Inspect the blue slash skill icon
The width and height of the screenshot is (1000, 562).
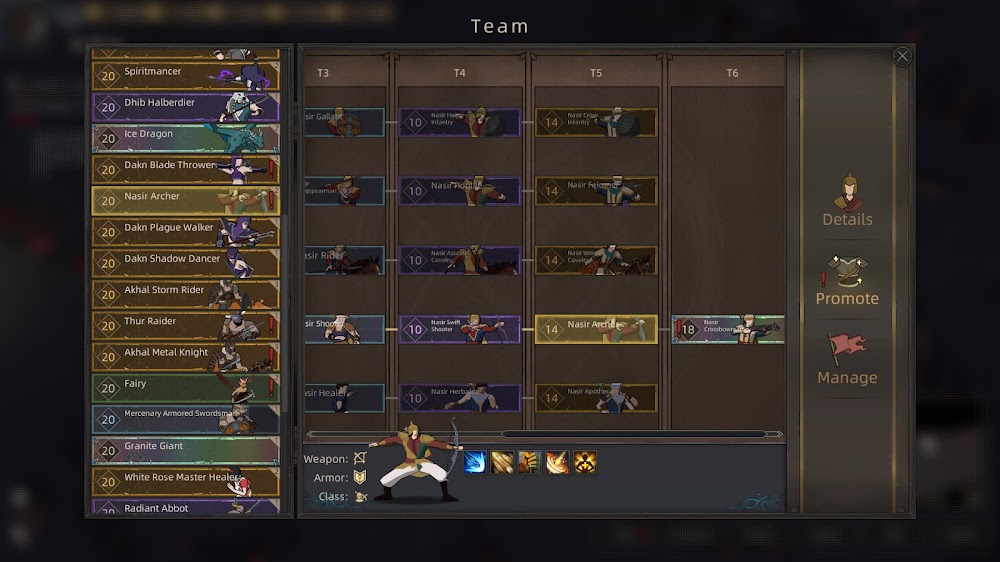click(475, 462)
